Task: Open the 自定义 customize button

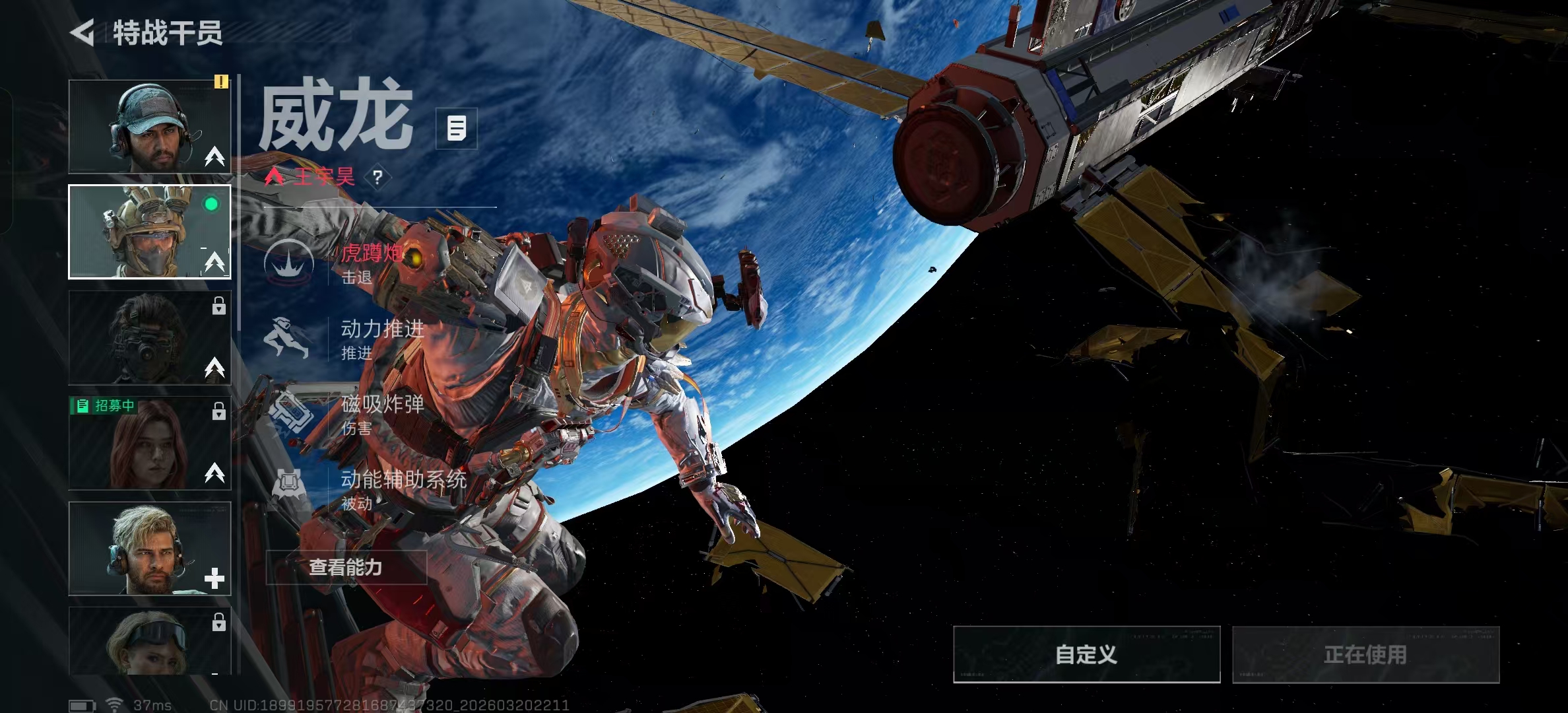Action: [1086, 654]
